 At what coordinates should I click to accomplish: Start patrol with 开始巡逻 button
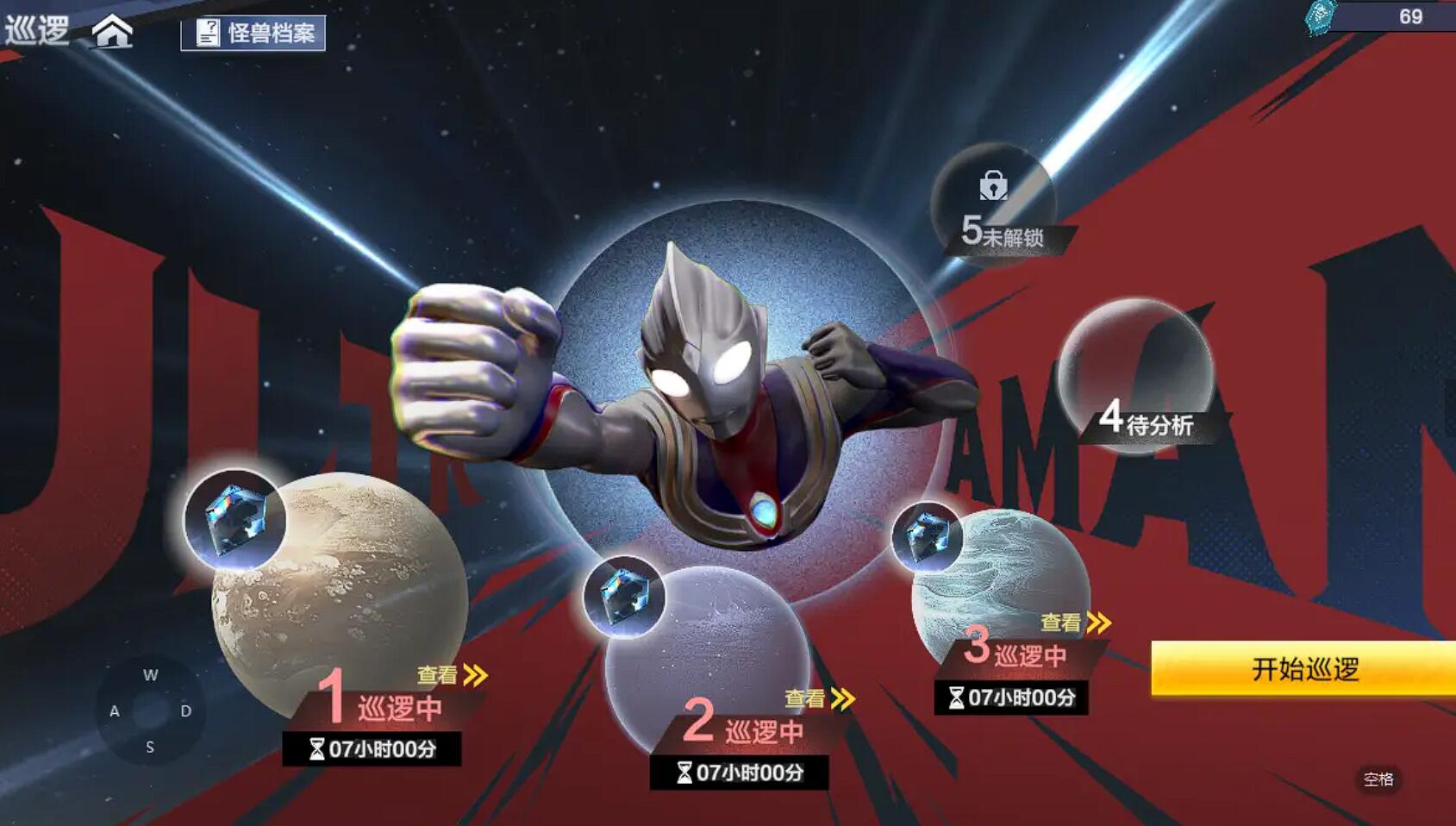click(1303, 668)
